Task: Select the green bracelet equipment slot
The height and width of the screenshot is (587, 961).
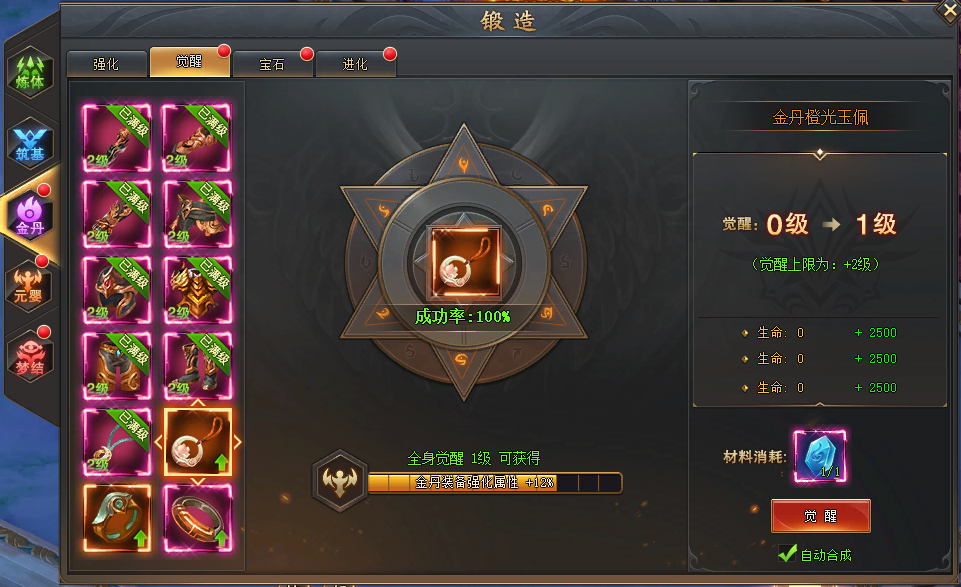Action: click(117, 518)
